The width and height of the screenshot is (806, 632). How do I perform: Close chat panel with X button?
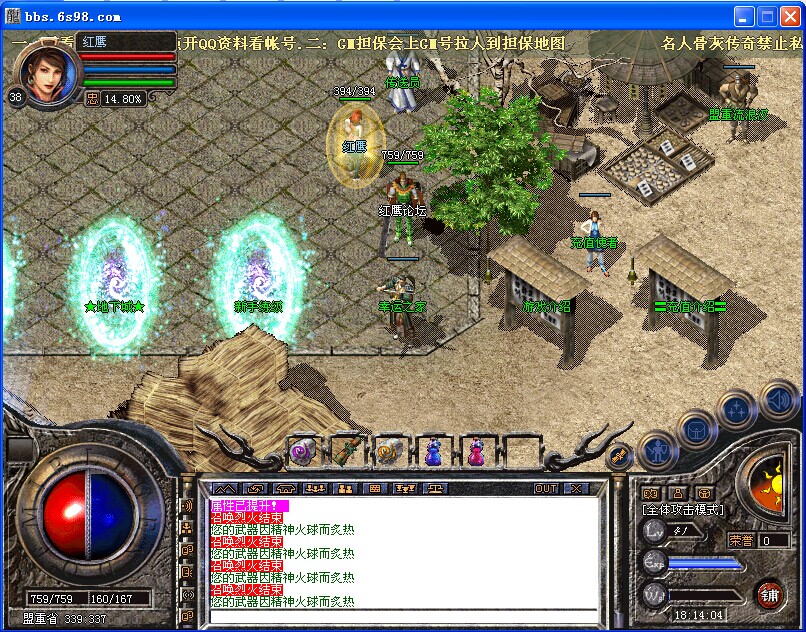pos(576,489)
